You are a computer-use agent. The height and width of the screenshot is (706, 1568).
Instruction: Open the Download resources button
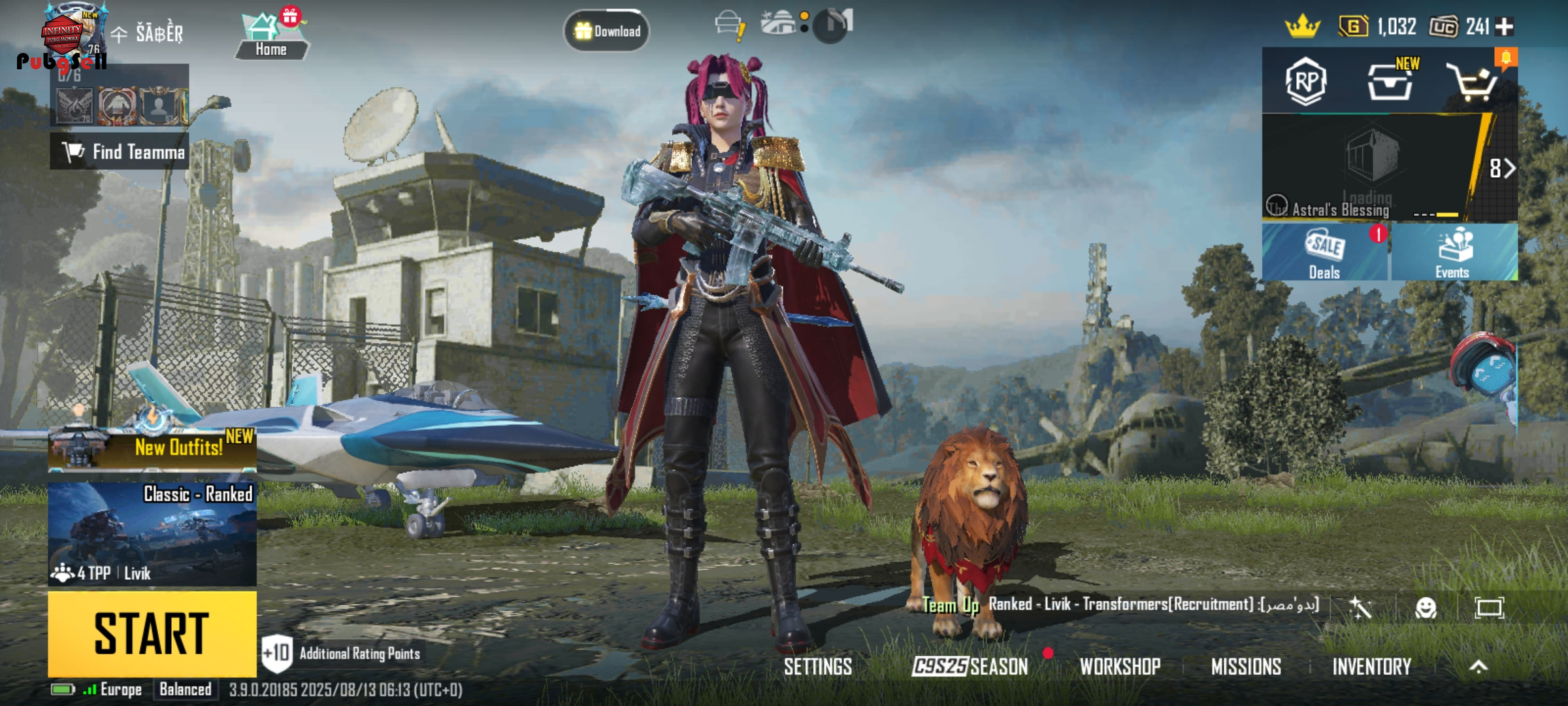pos(606,31)
